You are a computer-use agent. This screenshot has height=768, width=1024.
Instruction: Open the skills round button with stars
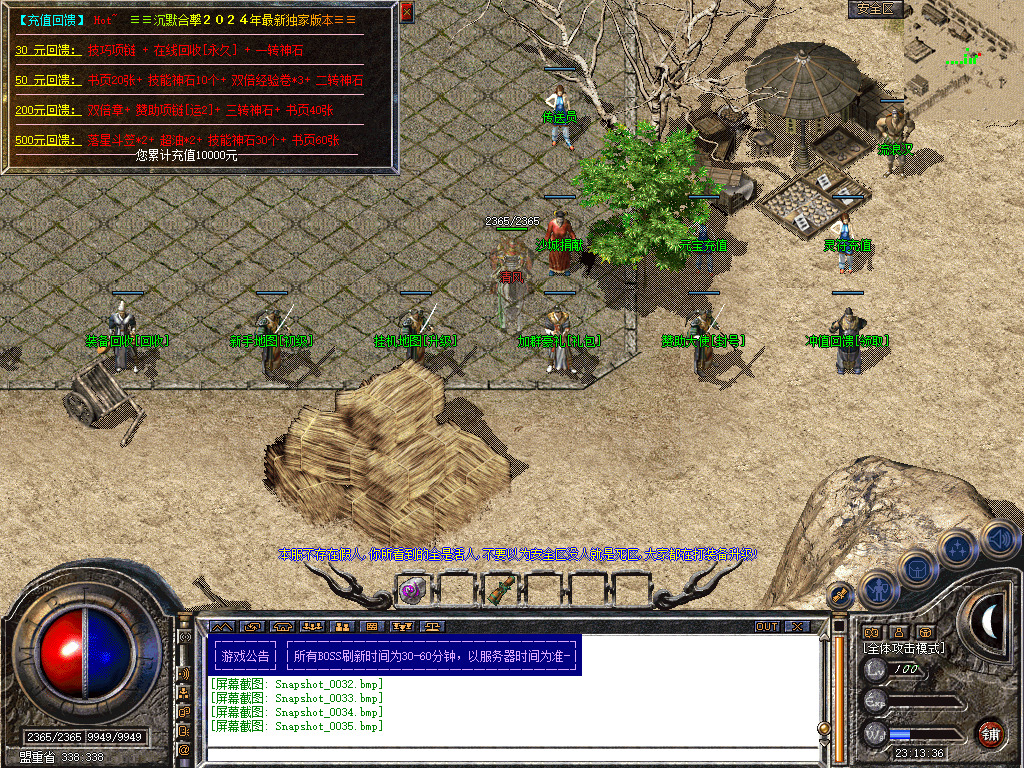(x=958, y=551)
